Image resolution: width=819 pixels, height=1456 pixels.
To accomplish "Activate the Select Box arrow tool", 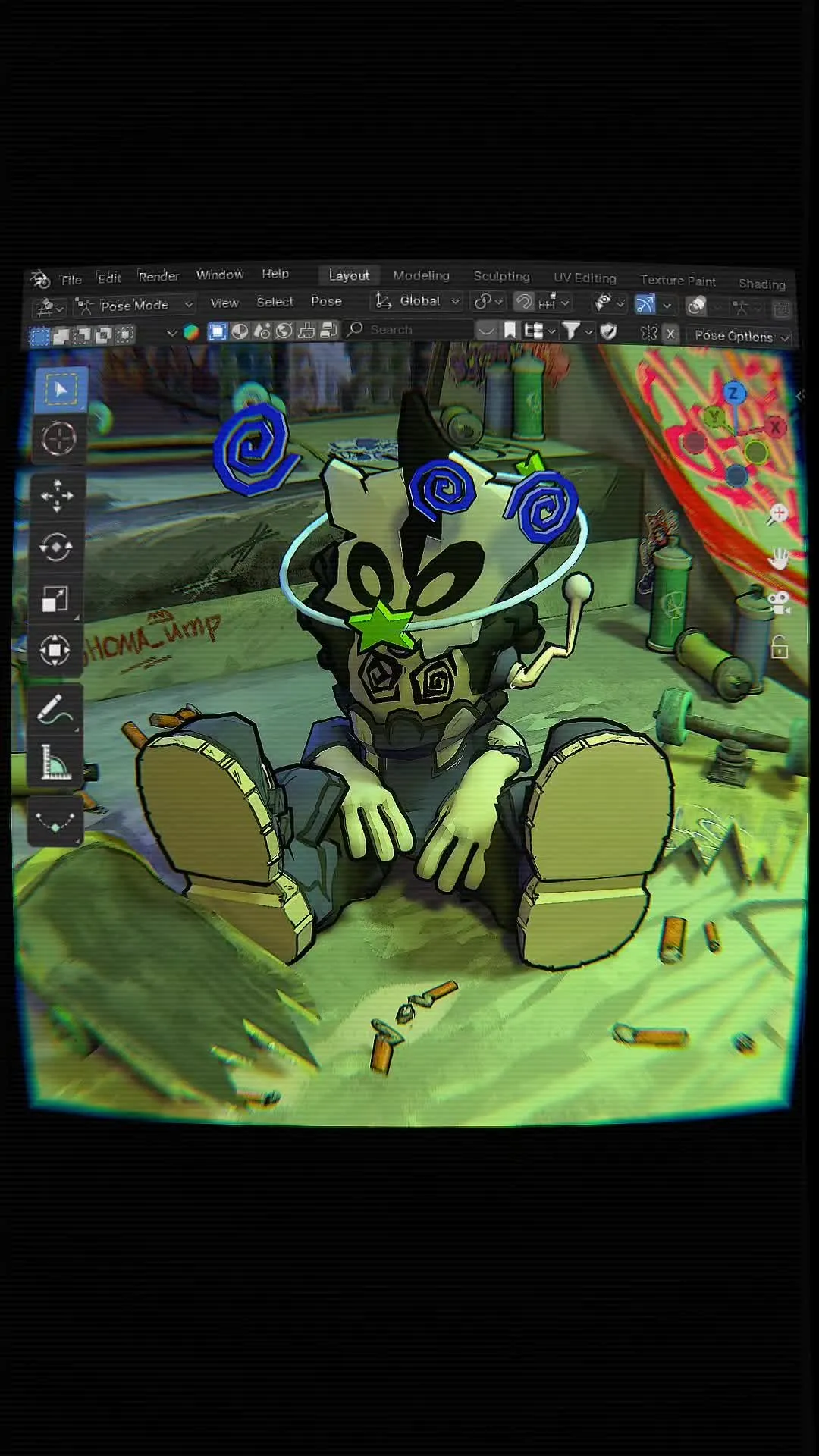I will click(60, 390).
